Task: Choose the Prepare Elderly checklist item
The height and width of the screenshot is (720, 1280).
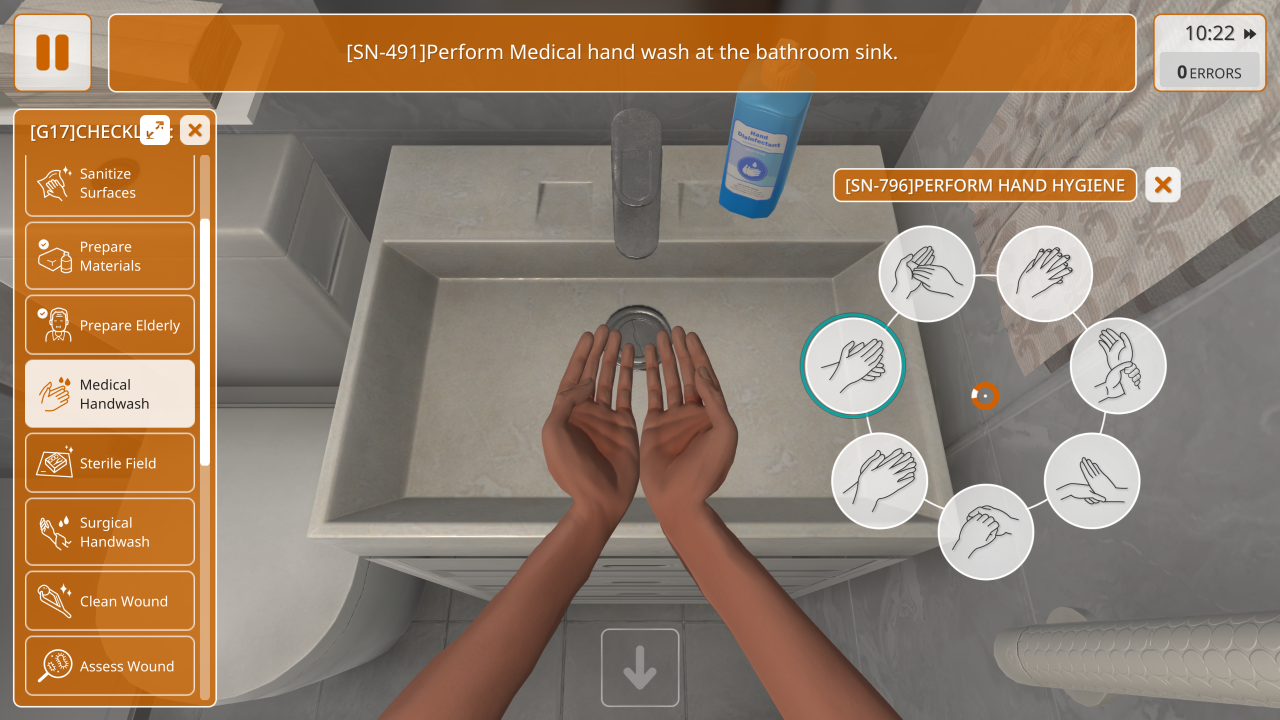Action: pos(110,325)
